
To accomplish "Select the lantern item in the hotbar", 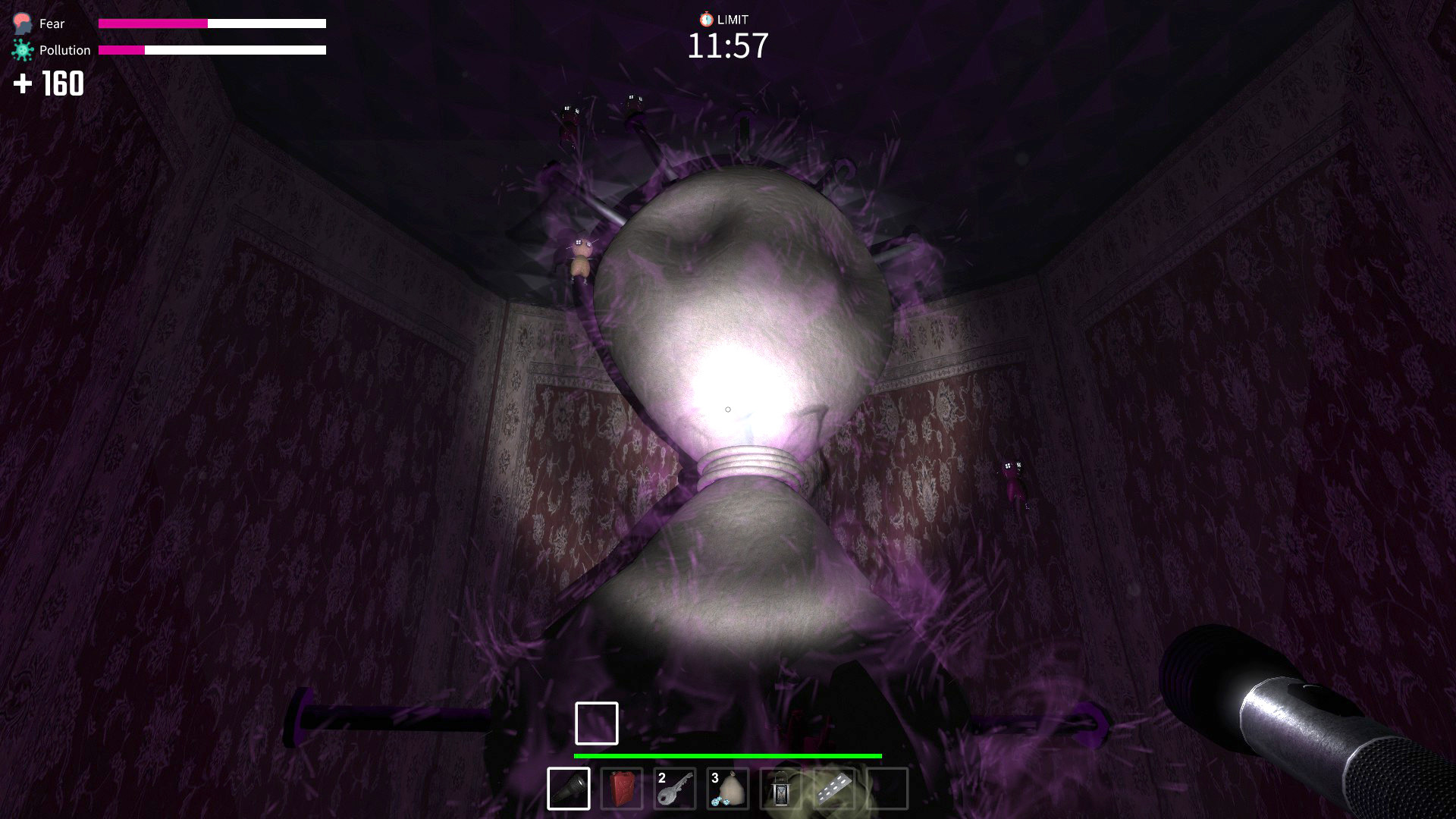I will click(781, 789).
